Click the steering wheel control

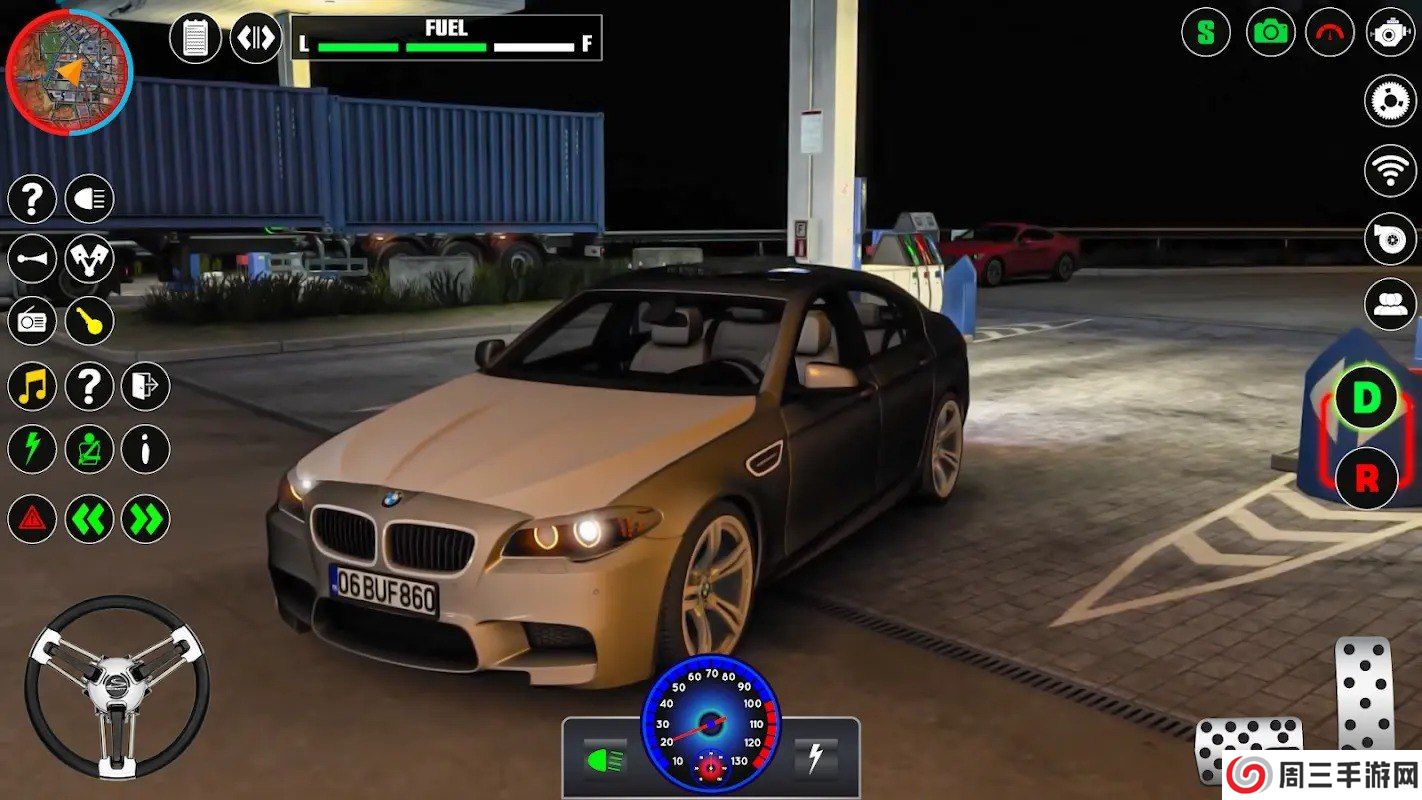coord(117,686)
